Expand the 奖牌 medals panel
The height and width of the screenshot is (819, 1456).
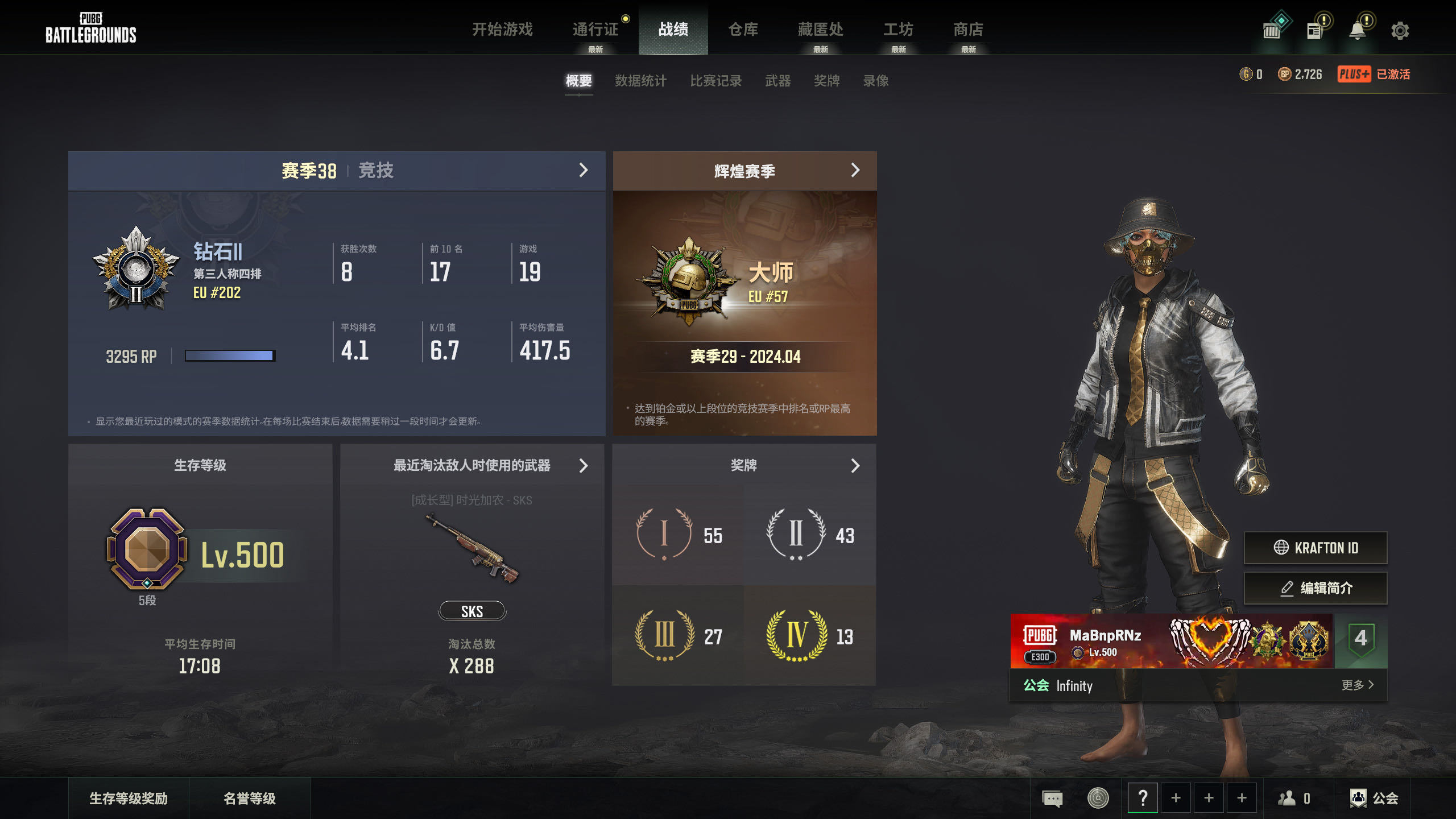click(855, 466)
